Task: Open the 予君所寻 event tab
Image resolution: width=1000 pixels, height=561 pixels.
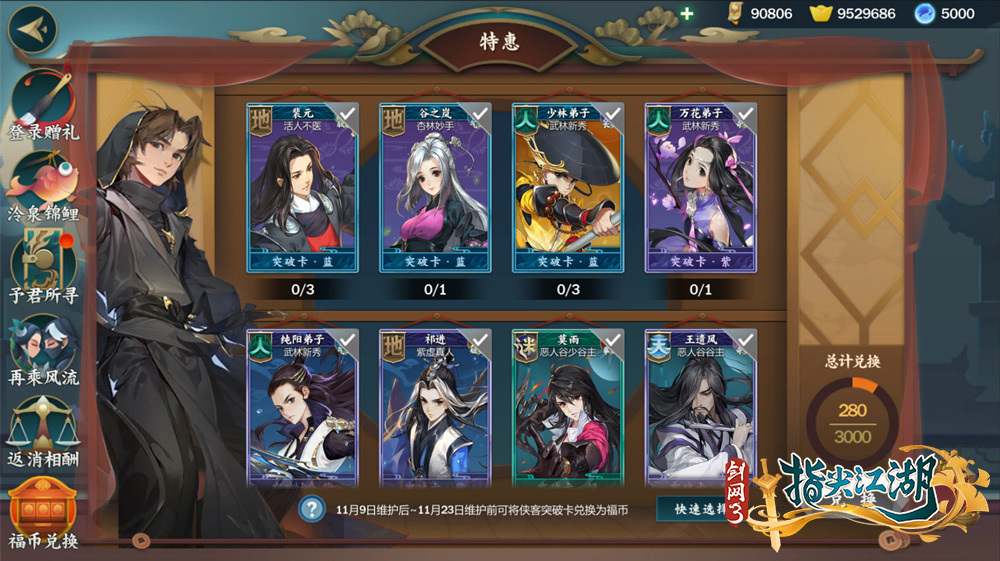Action: 44,268
